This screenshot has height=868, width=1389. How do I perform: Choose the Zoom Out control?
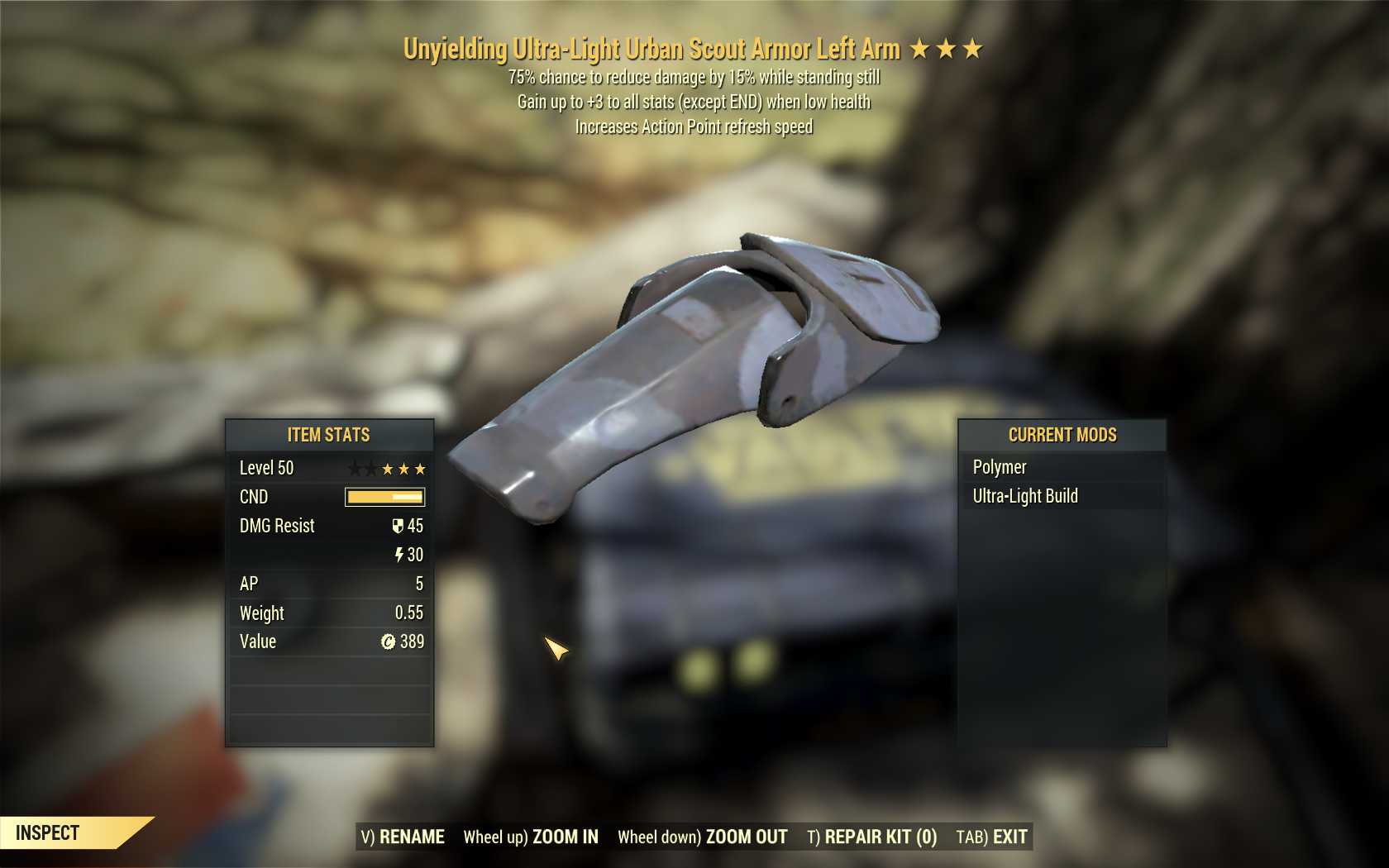pos(703,837)
